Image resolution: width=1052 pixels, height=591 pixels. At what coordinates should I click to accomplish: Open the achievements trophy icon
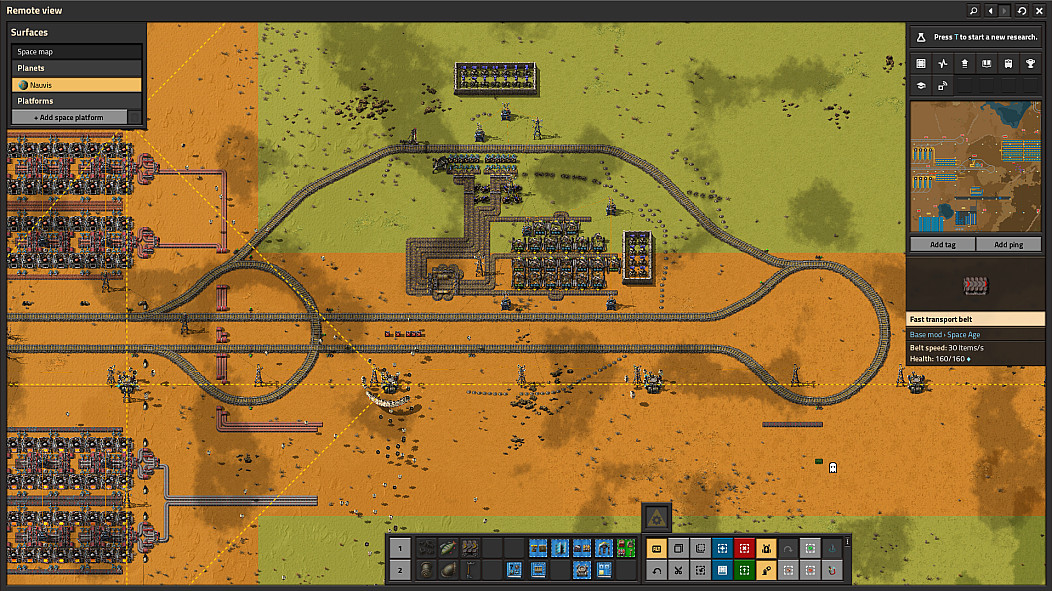[x=1029, y=63]
